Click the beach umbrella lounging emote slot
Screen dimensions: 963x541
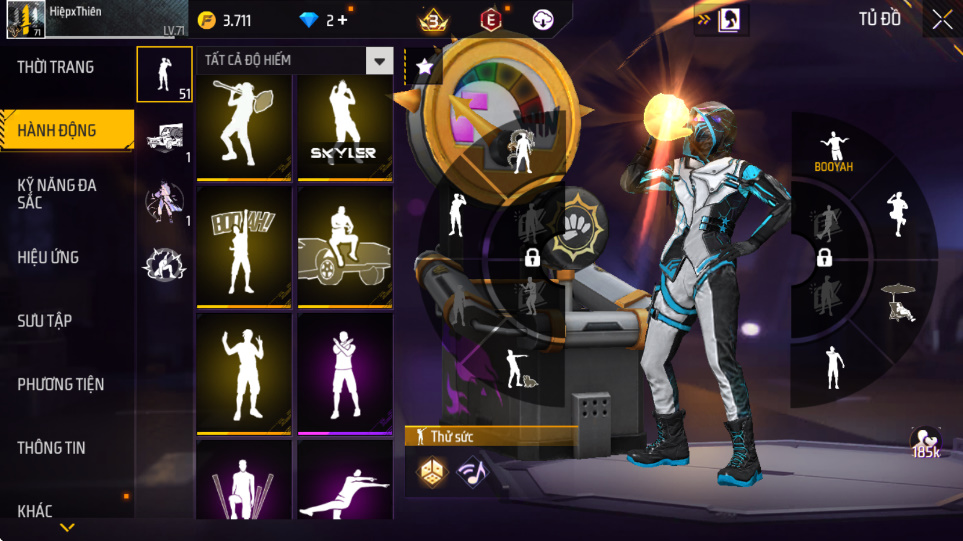(897, 303)
